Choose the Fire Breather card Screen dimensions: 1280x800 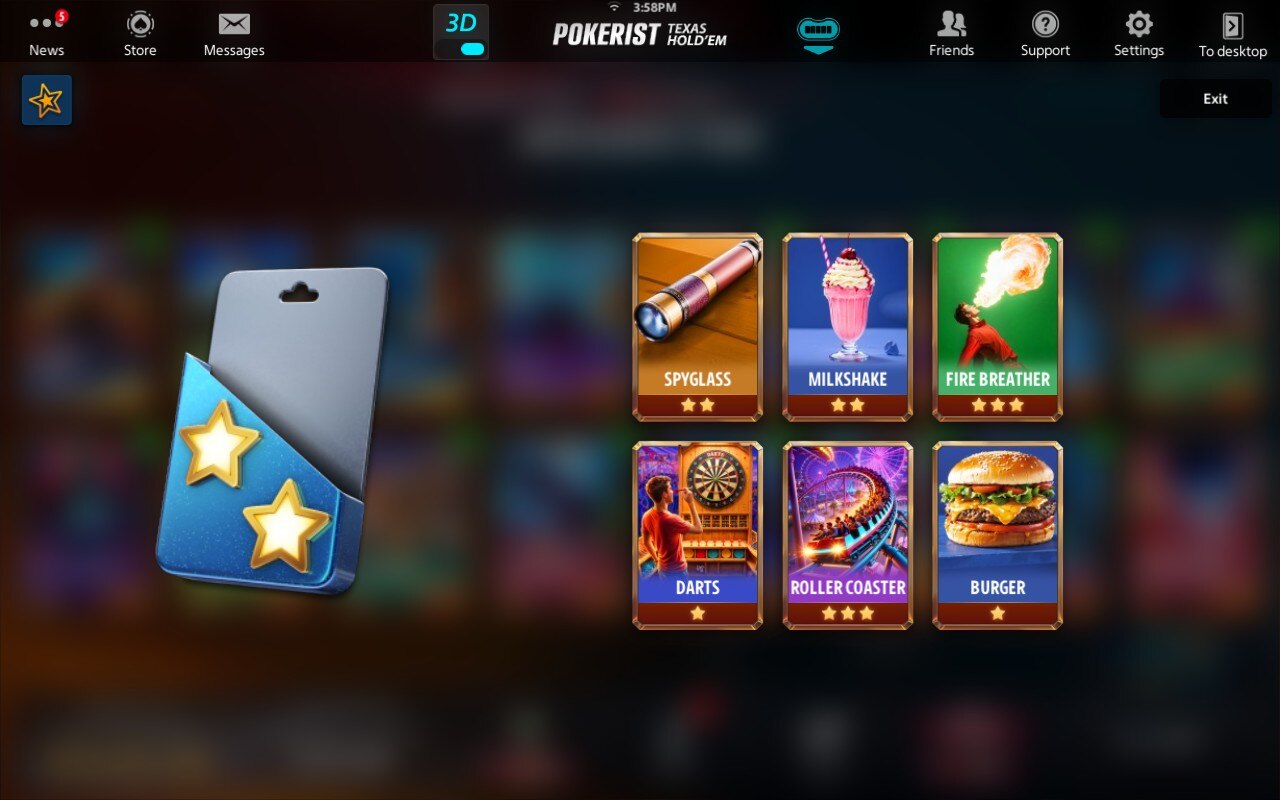tap(998, 327)
